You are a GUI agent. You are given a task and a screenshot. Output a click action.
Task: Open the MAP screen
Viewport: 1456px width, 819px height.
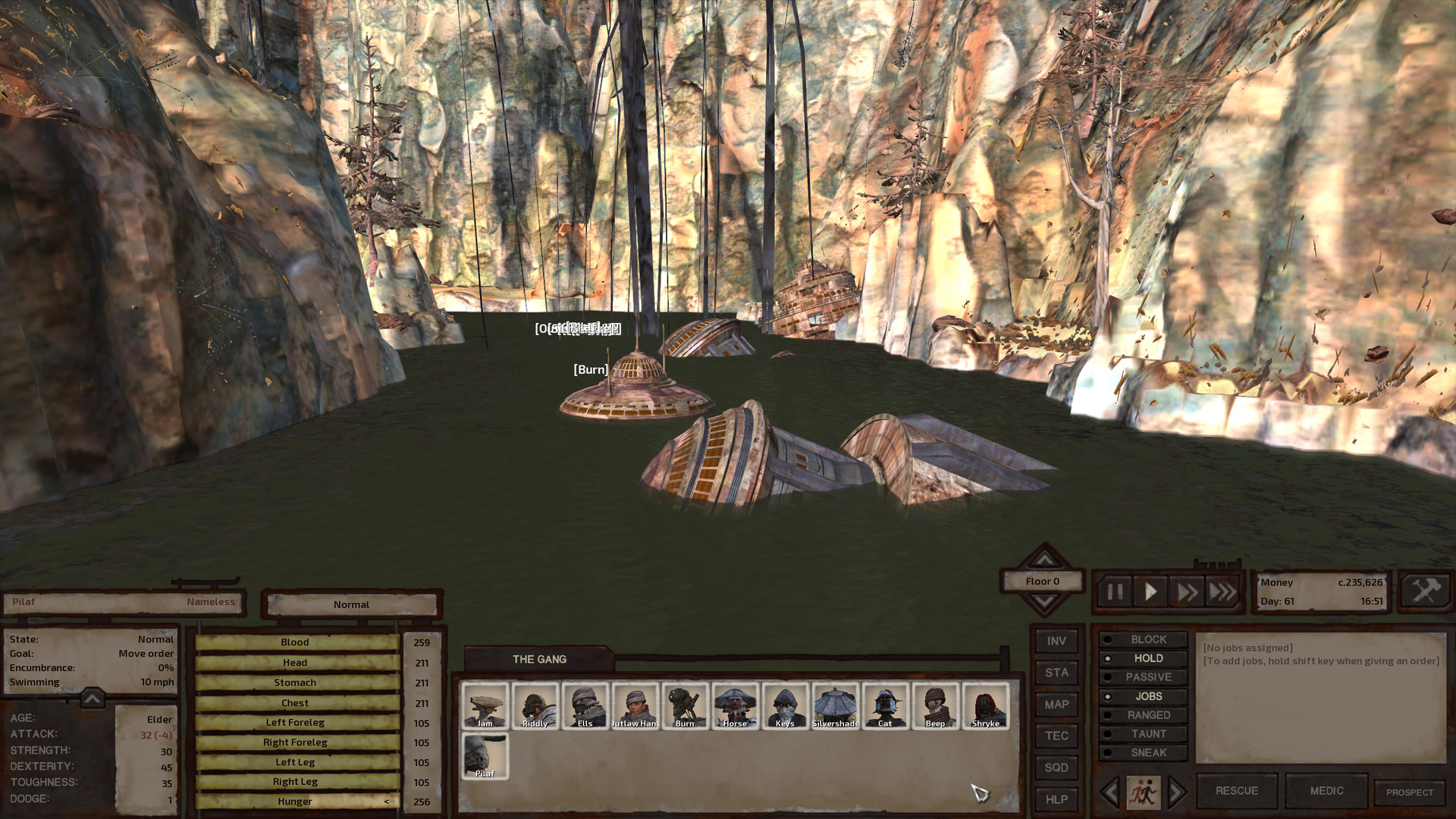(1056, 704)
